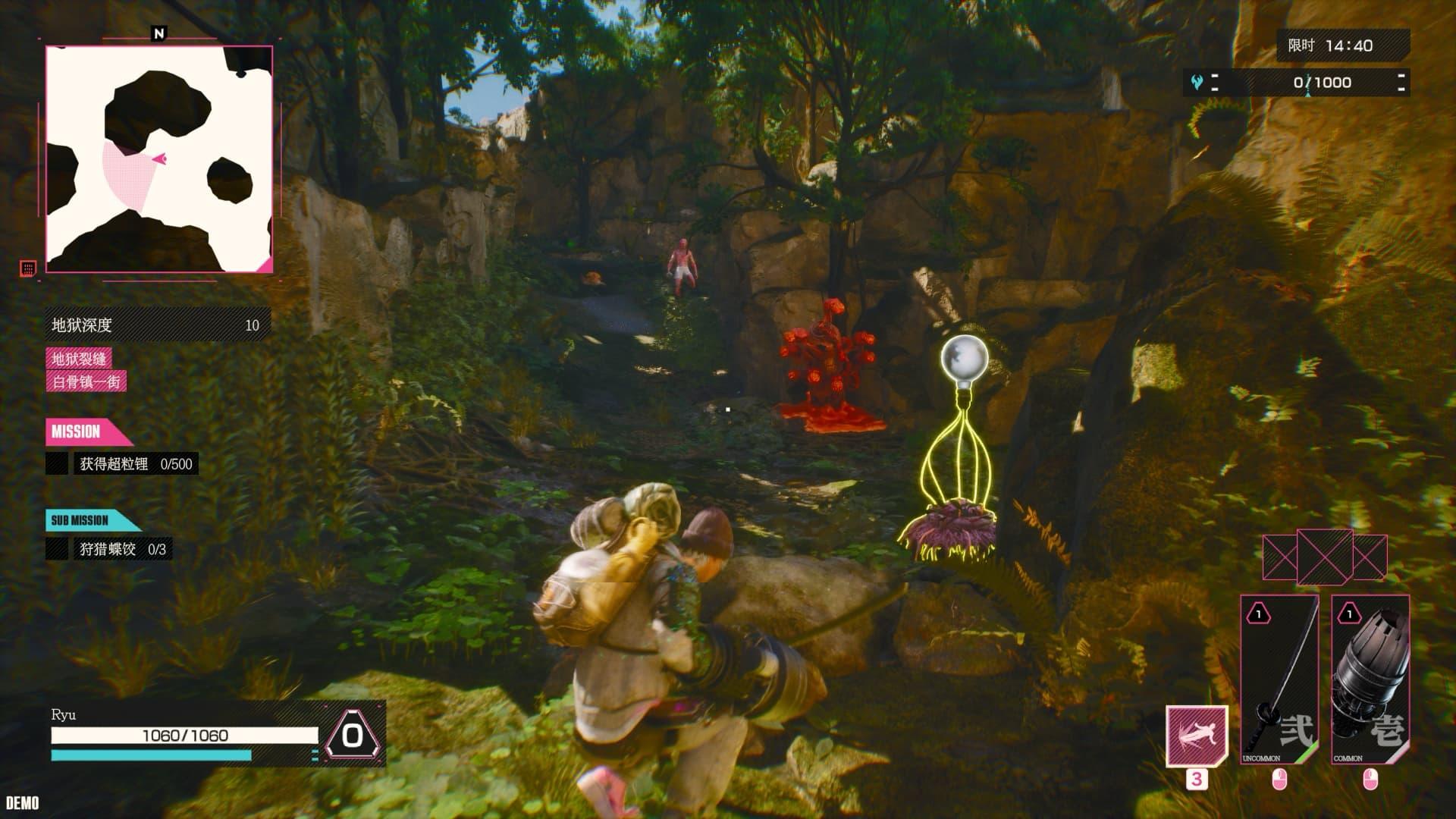
Task: Click the small grid icon beside the minimap
Action: (x=28, y=268)
